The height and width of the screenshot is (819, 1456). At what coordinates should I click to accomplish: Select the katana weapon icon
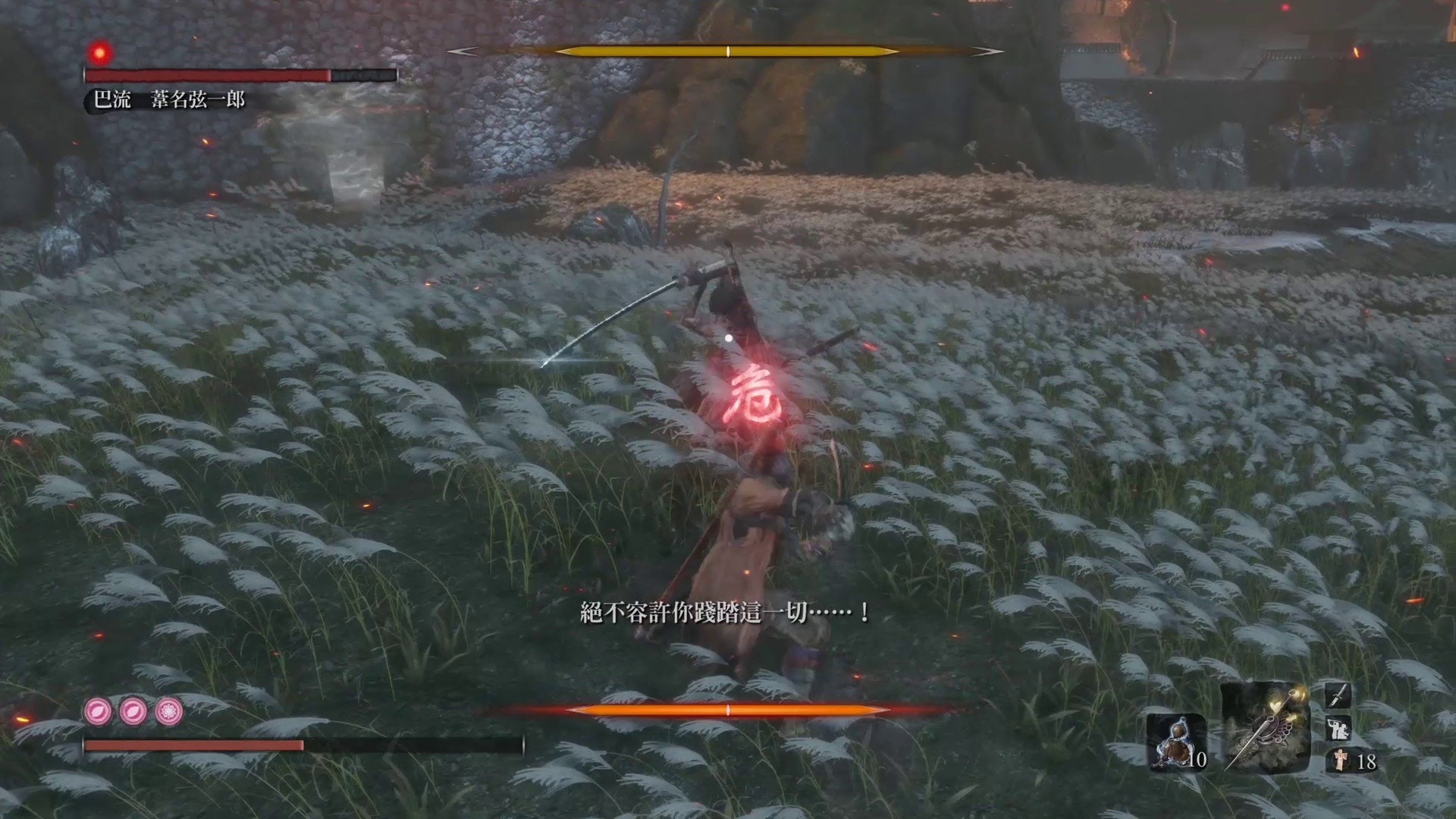point(1339,696)
